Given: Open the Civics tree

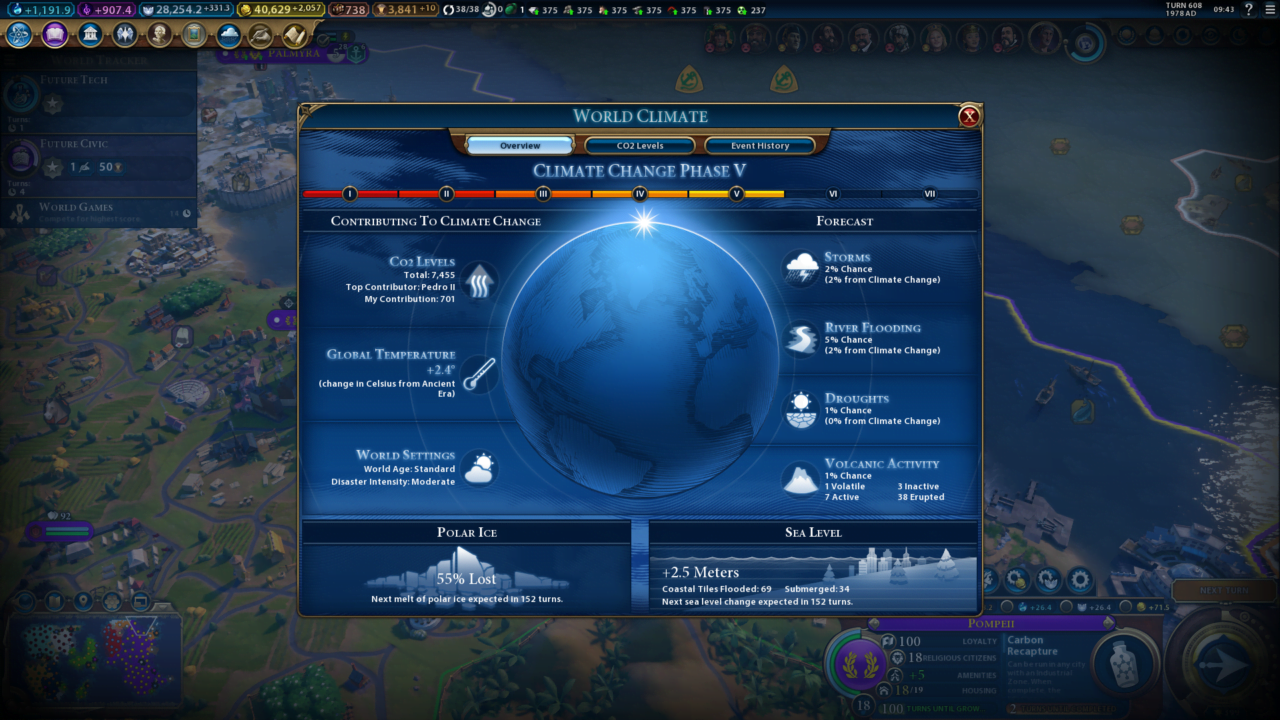Looking at the screenshot, I should (x=55, y=35).
